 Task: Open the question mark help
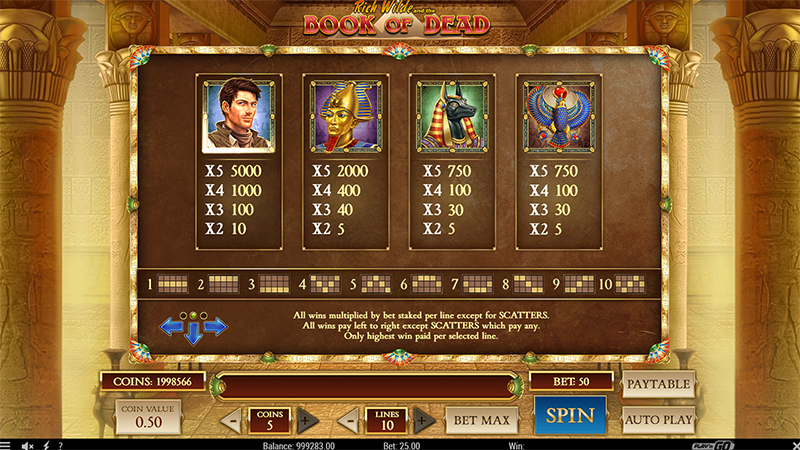pos(60,445)
